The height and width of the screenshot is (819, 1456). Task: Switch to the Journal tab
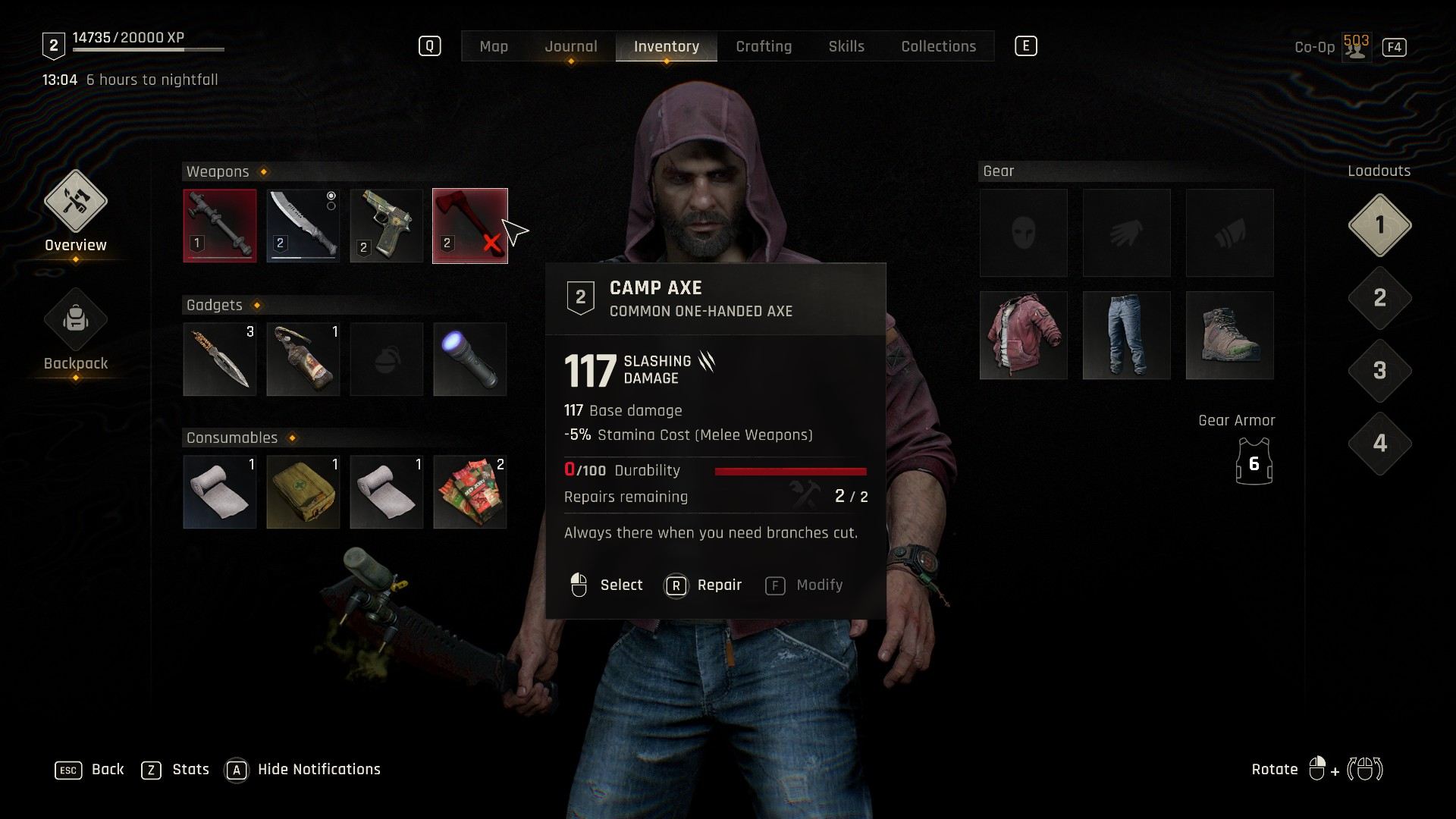coord(571,46)
